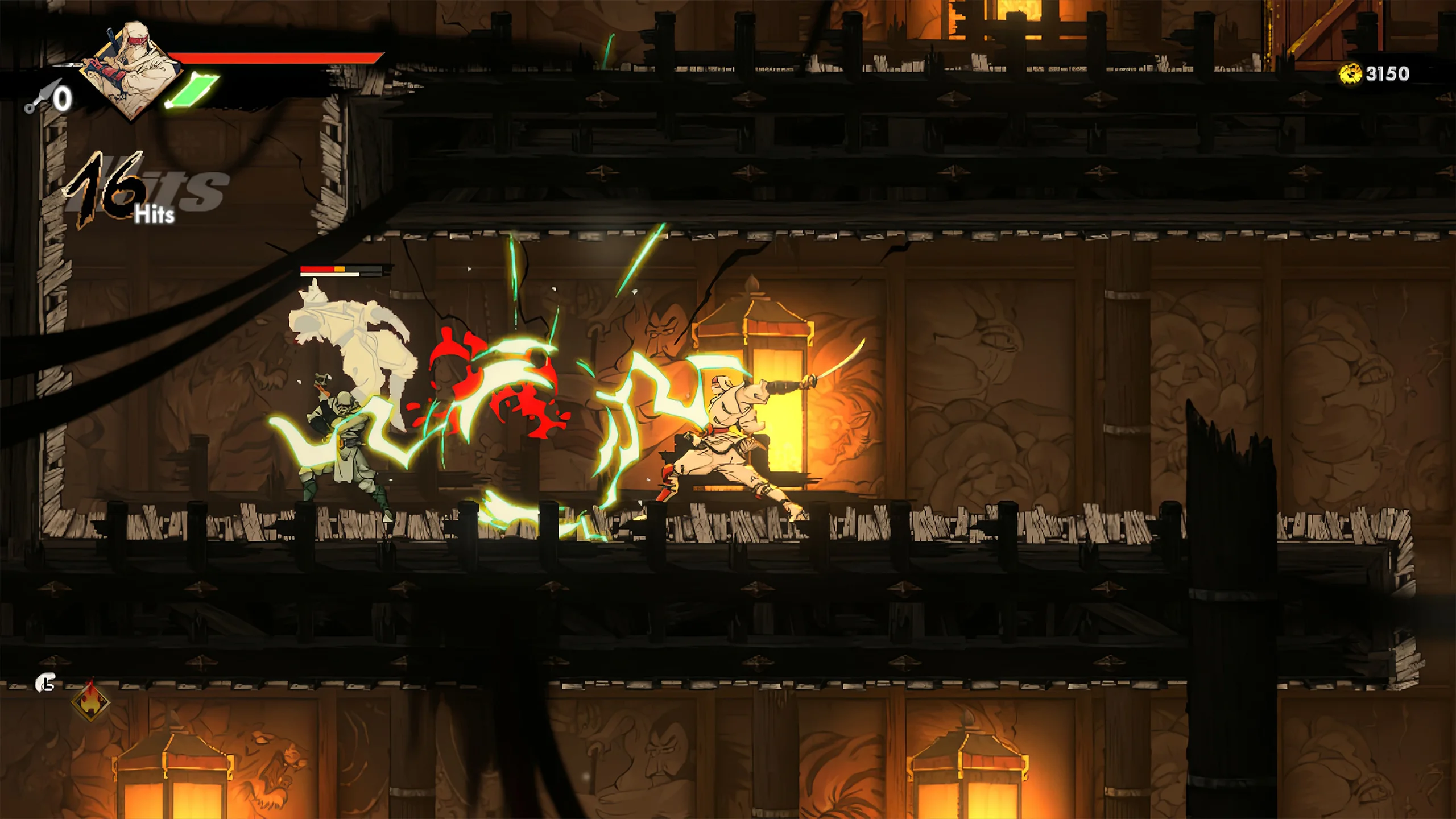Activate the fire ninpo ability icon

90,701
